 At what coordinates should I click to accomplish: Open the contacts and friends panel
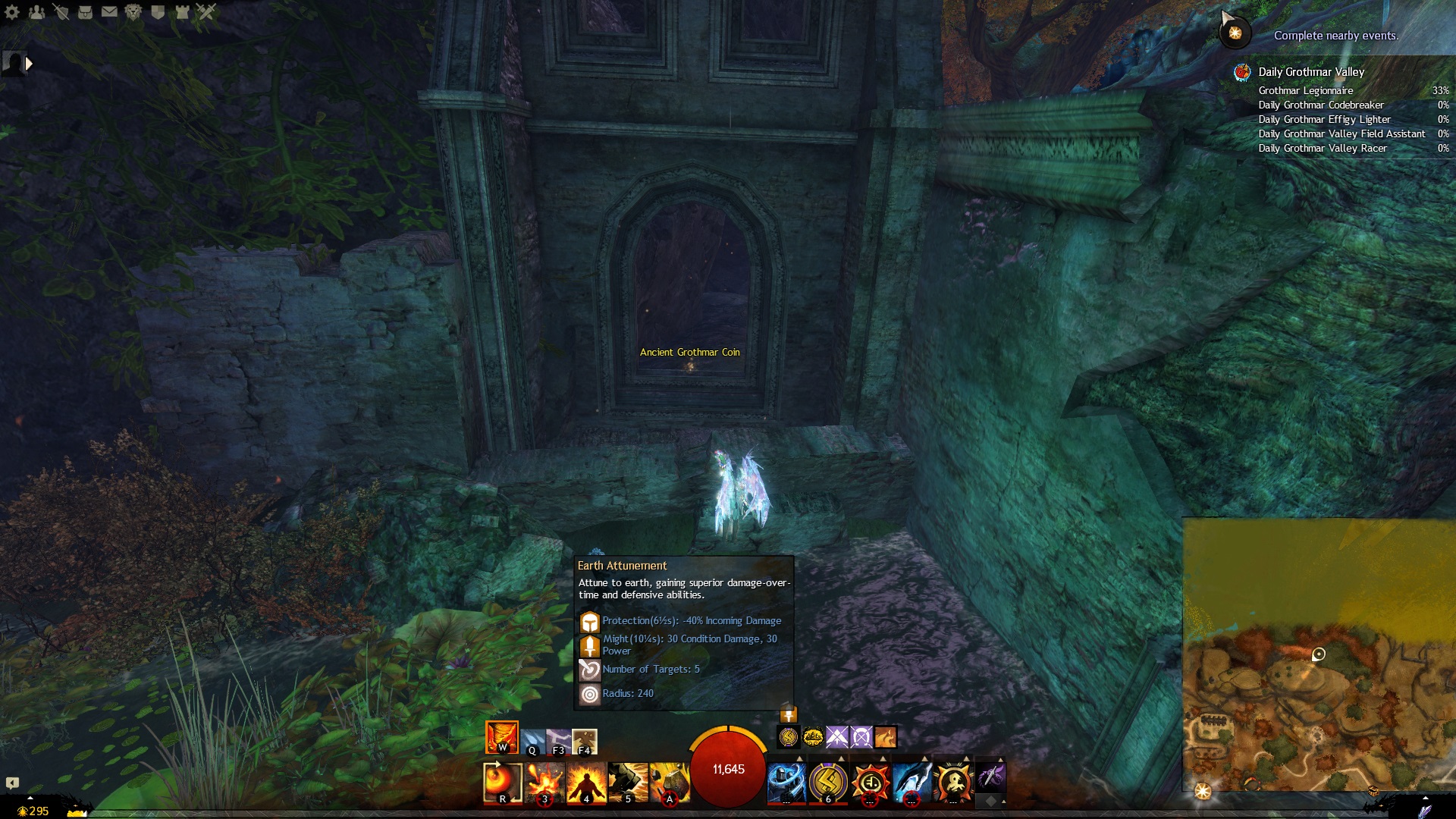[36, 11]
